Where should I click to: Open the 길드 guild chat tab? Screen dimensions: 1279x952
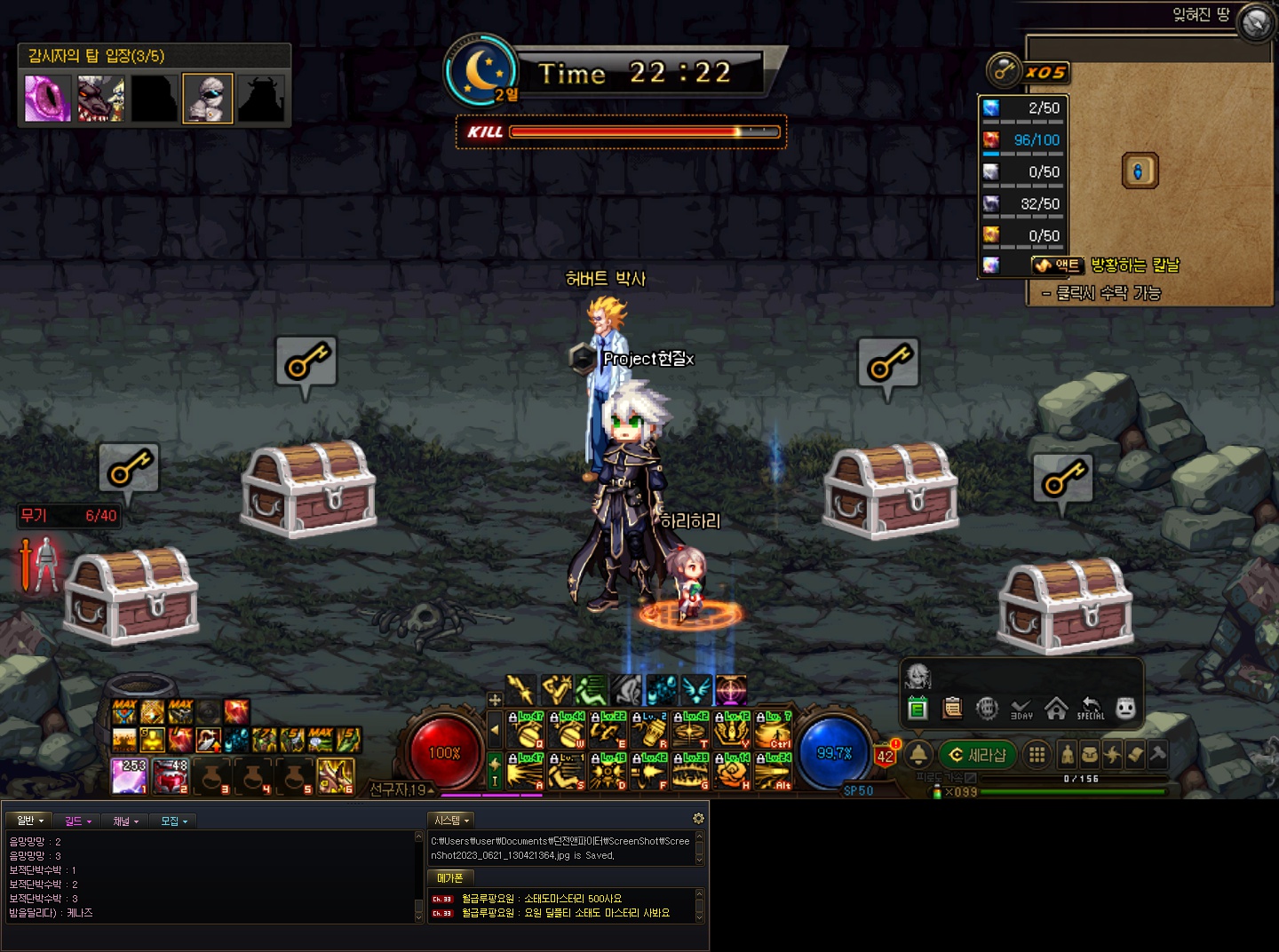click(x=77, y=821)
